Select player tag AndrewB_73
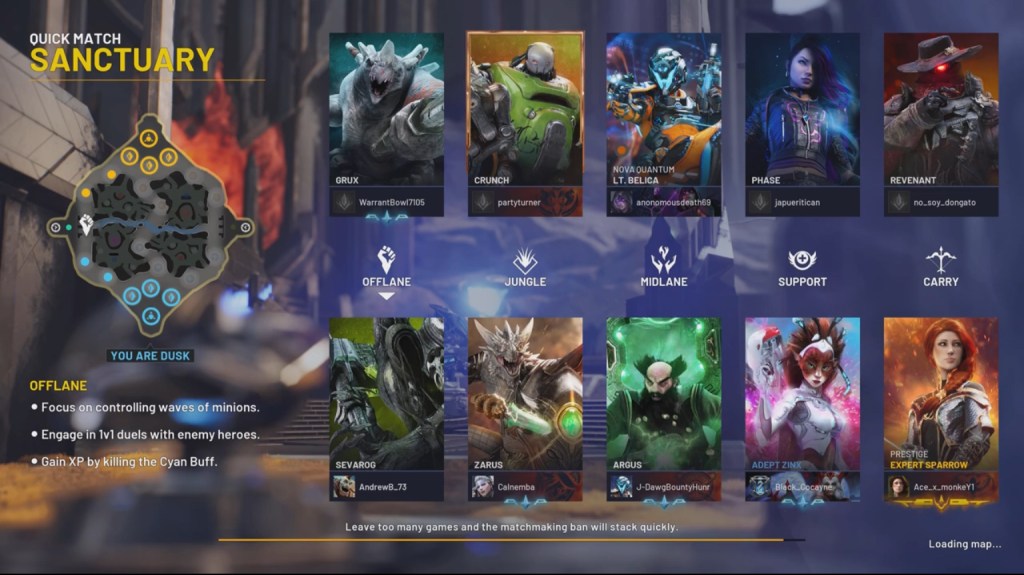This screenshot has width=1024, height=575. 384,487
